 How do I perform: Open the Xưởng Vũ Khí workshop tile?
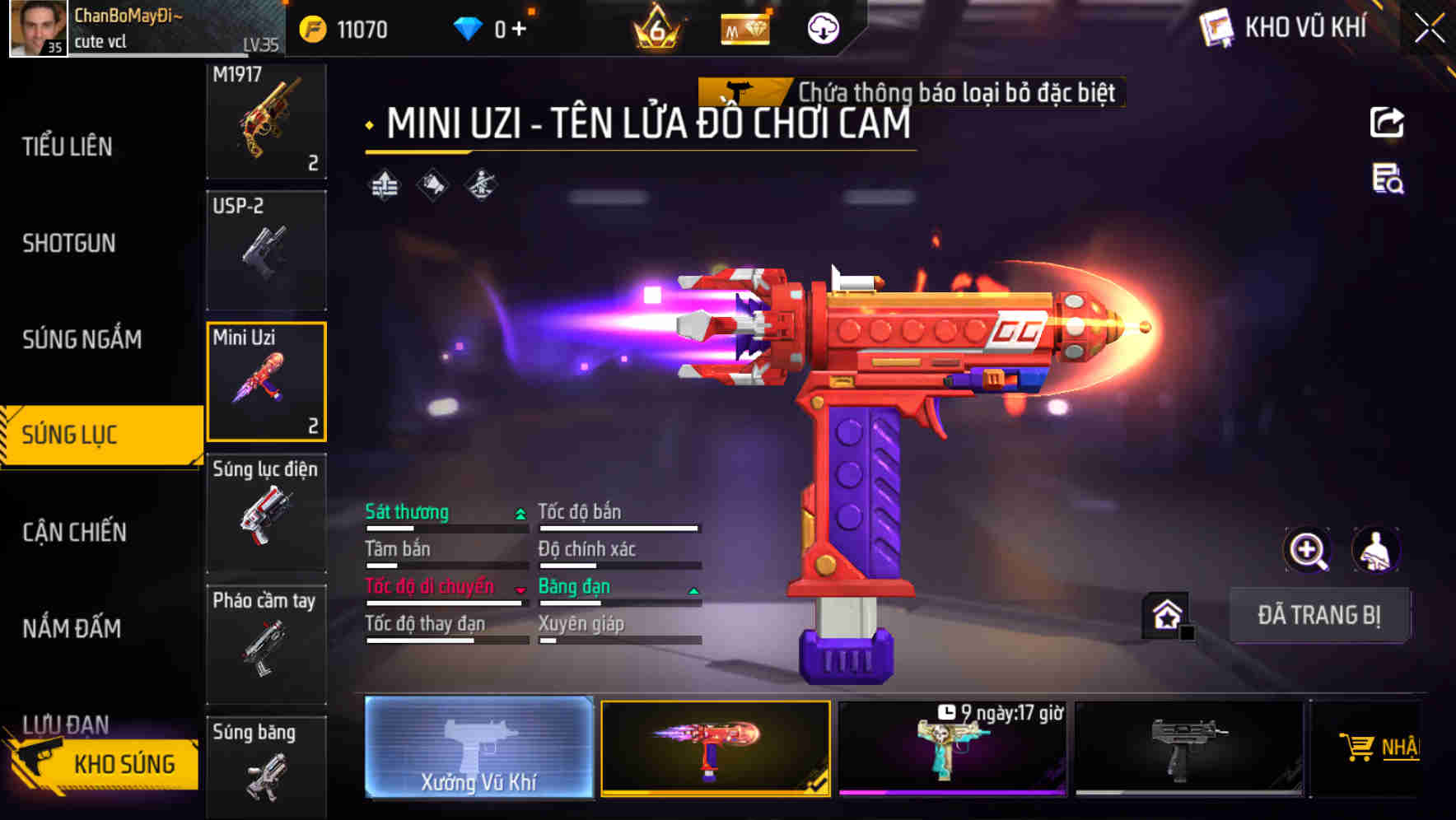click(x=478, y=748)
